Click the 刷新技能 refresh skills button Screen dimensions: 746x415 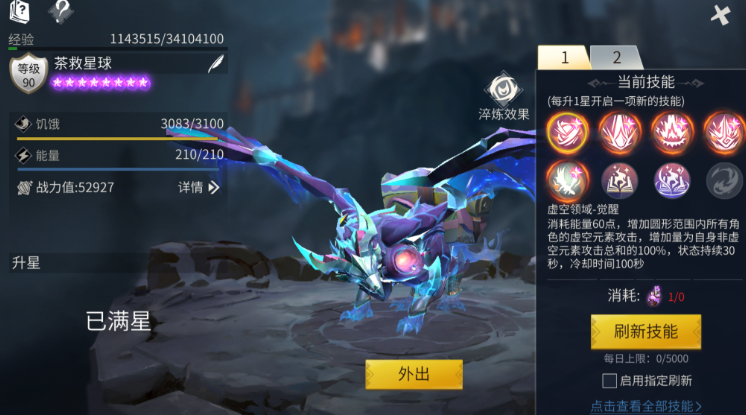(645, 331)
